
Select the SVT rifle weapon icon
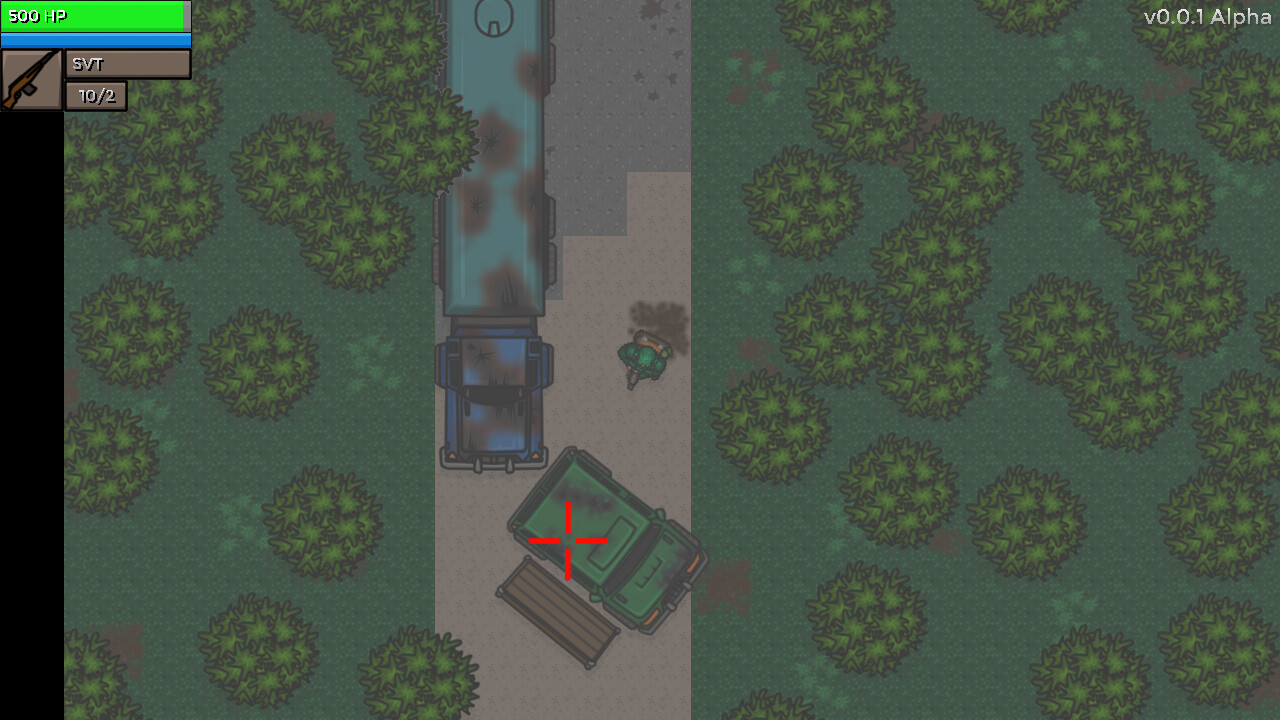pyautogui.click(x=30, y=77)
